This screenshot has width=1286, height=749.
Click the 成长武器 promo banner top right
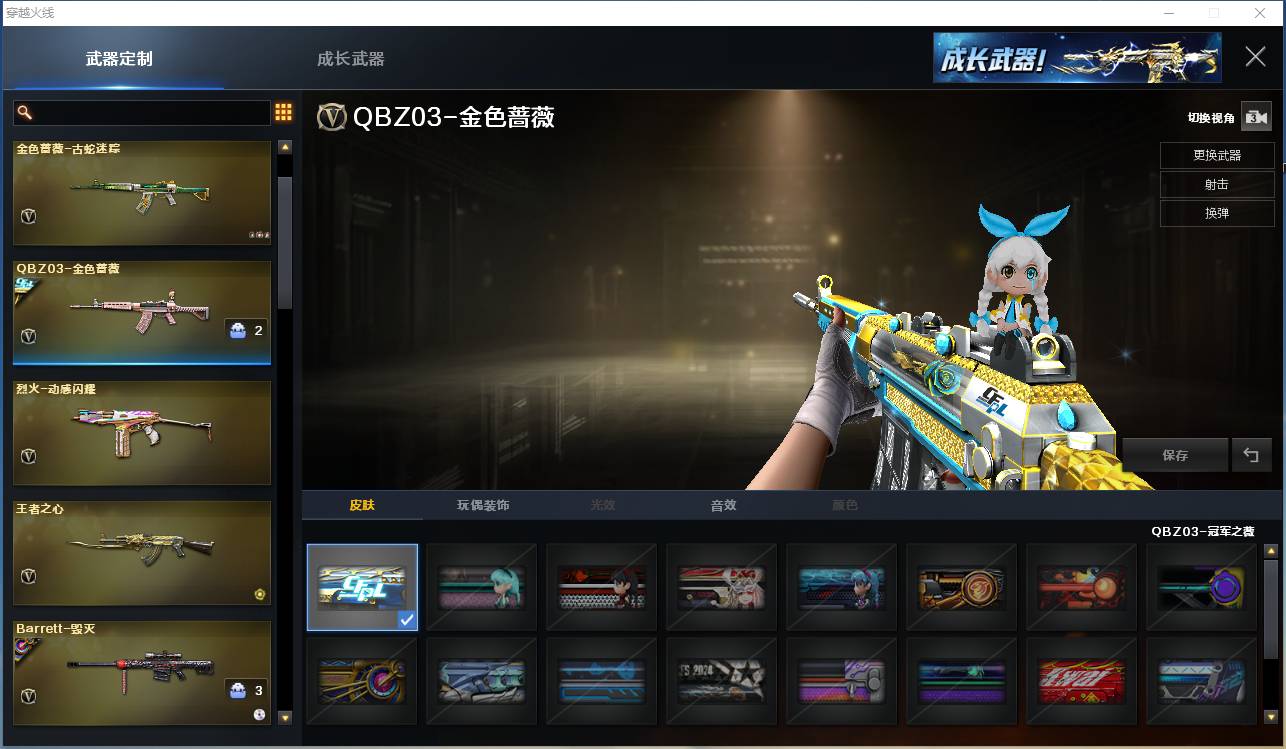point(1076,58)
